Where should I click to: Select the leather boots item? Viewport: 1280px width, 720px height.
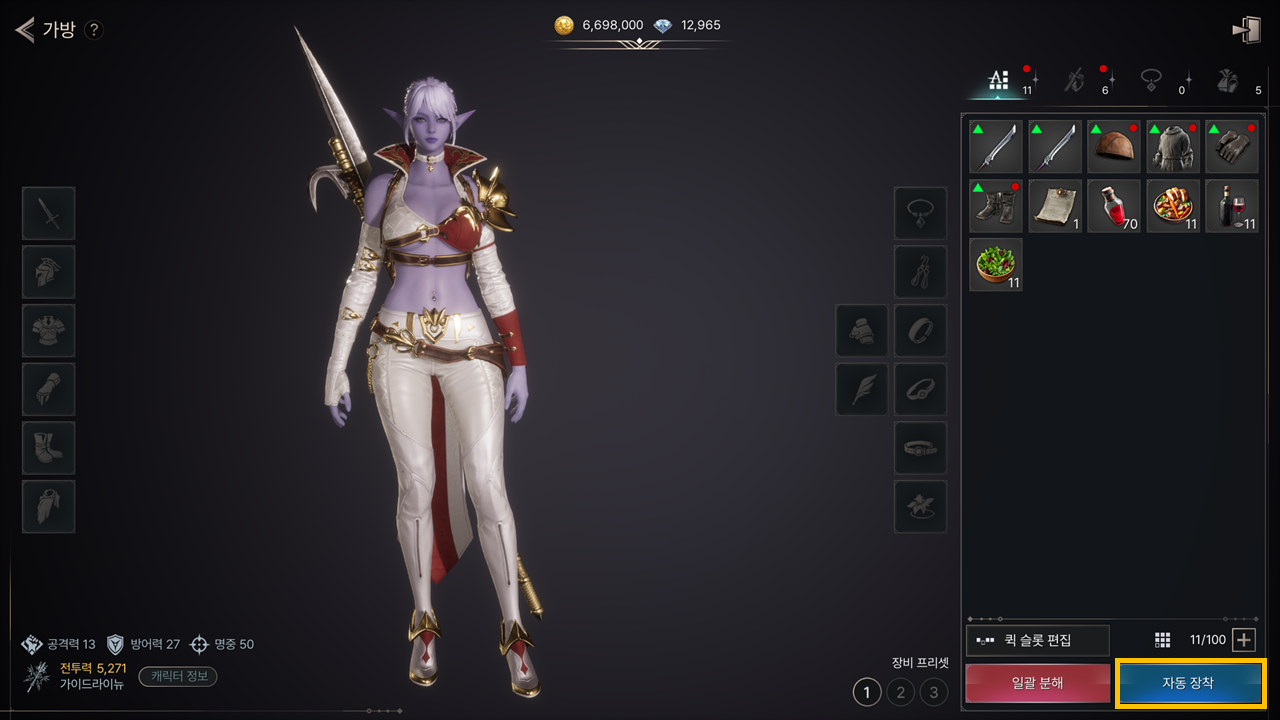(996, 206)
